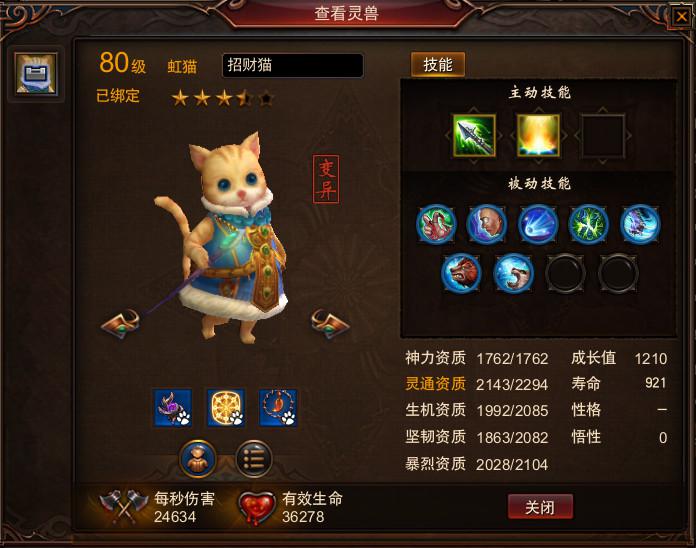Inspect the blue comet passive skill
The height and width of the screenshot is (548, 696).
pos(538,224)
